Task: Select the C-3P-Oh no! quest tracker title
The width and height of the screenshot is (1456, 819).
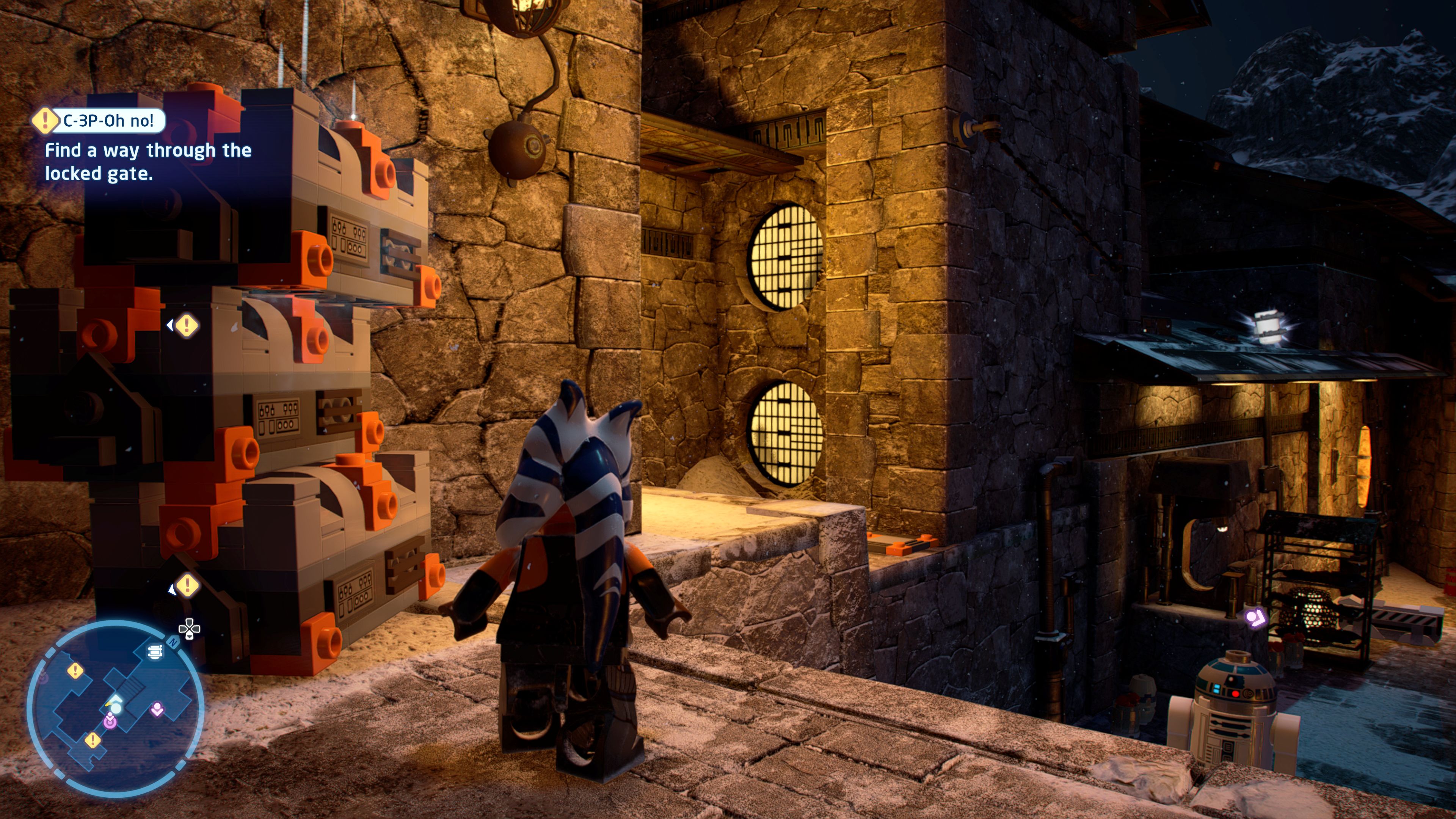Action: point(107,121)
